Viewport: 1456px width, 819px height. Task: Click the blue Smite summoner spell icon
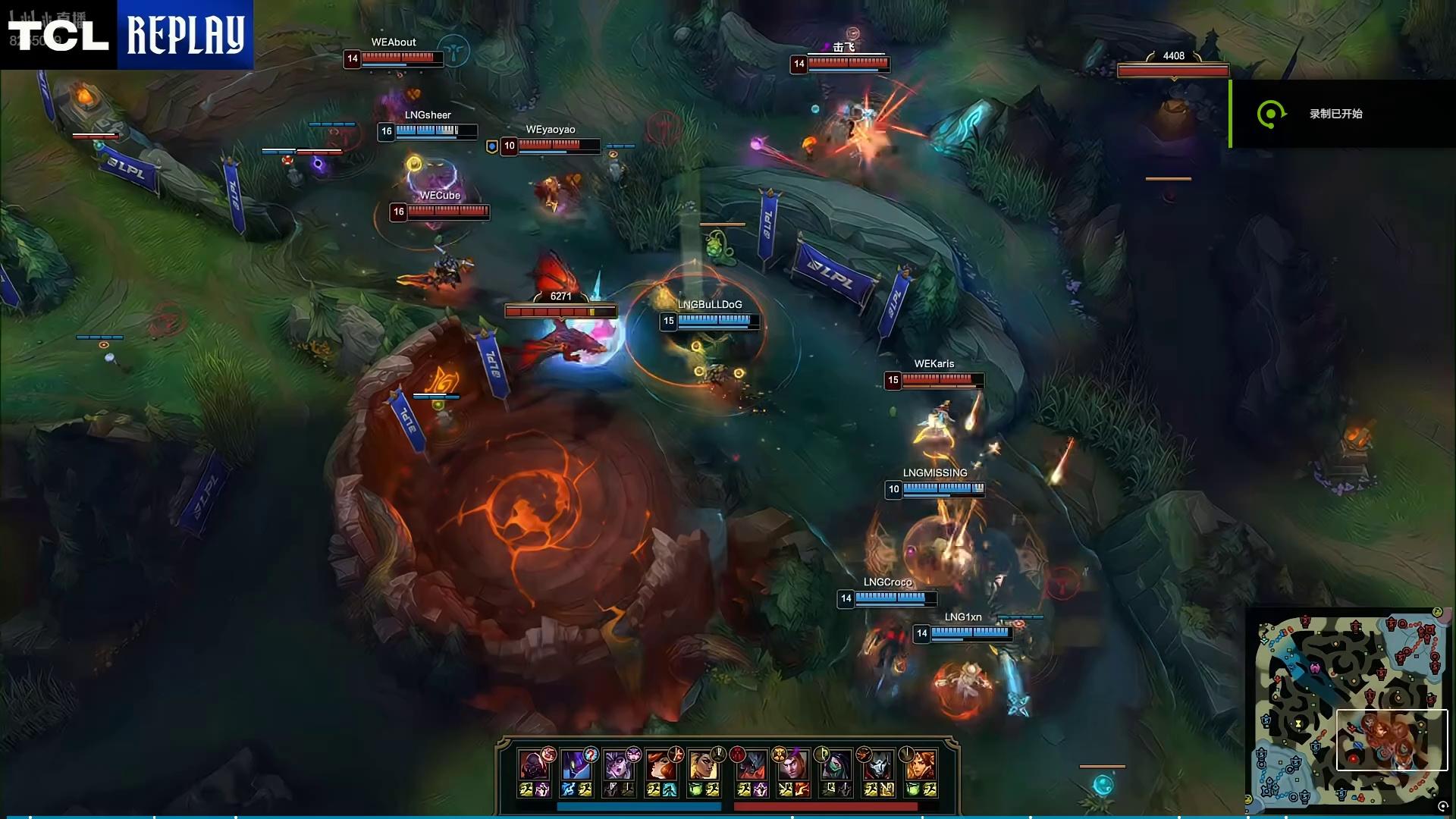568,790
